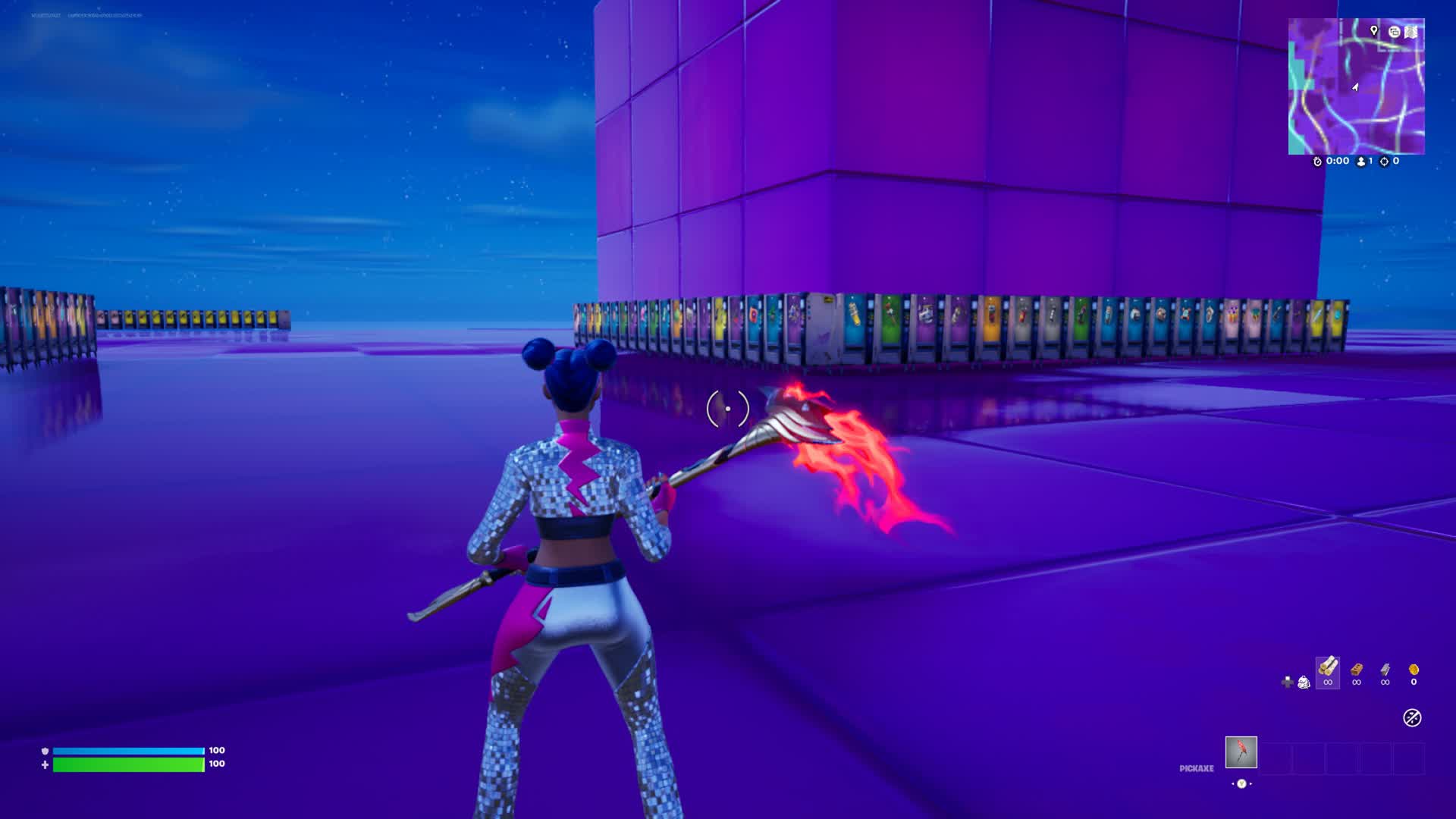The image size is (1456, 819).
Task: Click the right arrow beside the hotbar Y button
Action: click(x=1251, y=783)
